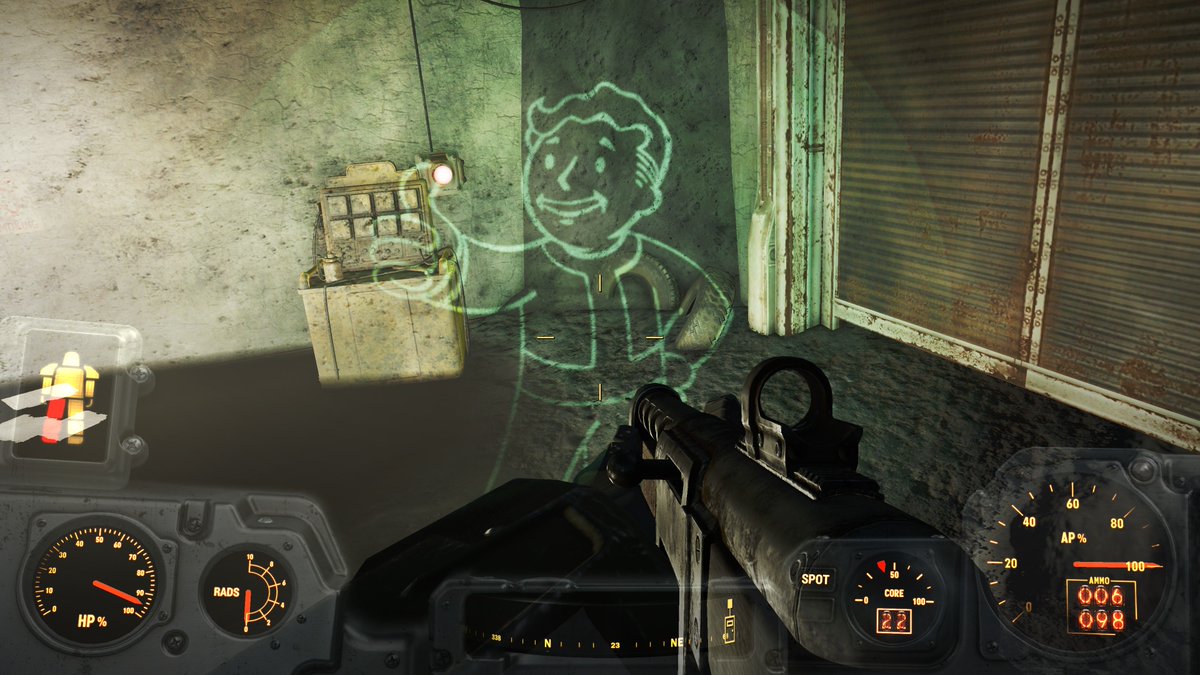Click the SPOT indicator lamp
This screenshot has height=675, width=1200.
pyautogui.click(x=815, y=579)
